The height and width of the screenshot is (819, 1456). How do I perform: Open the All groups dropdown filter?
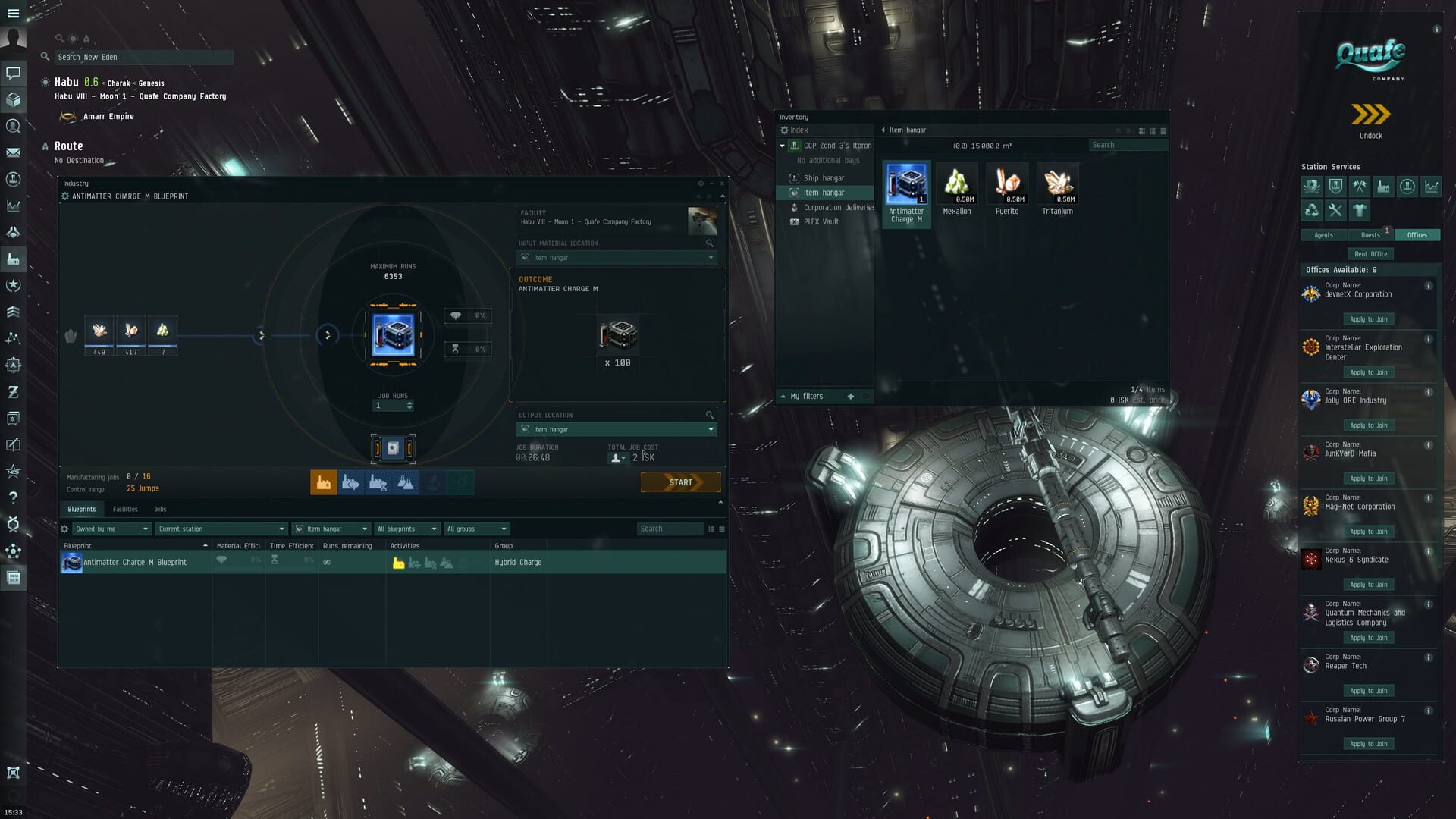tap(476, 529)
